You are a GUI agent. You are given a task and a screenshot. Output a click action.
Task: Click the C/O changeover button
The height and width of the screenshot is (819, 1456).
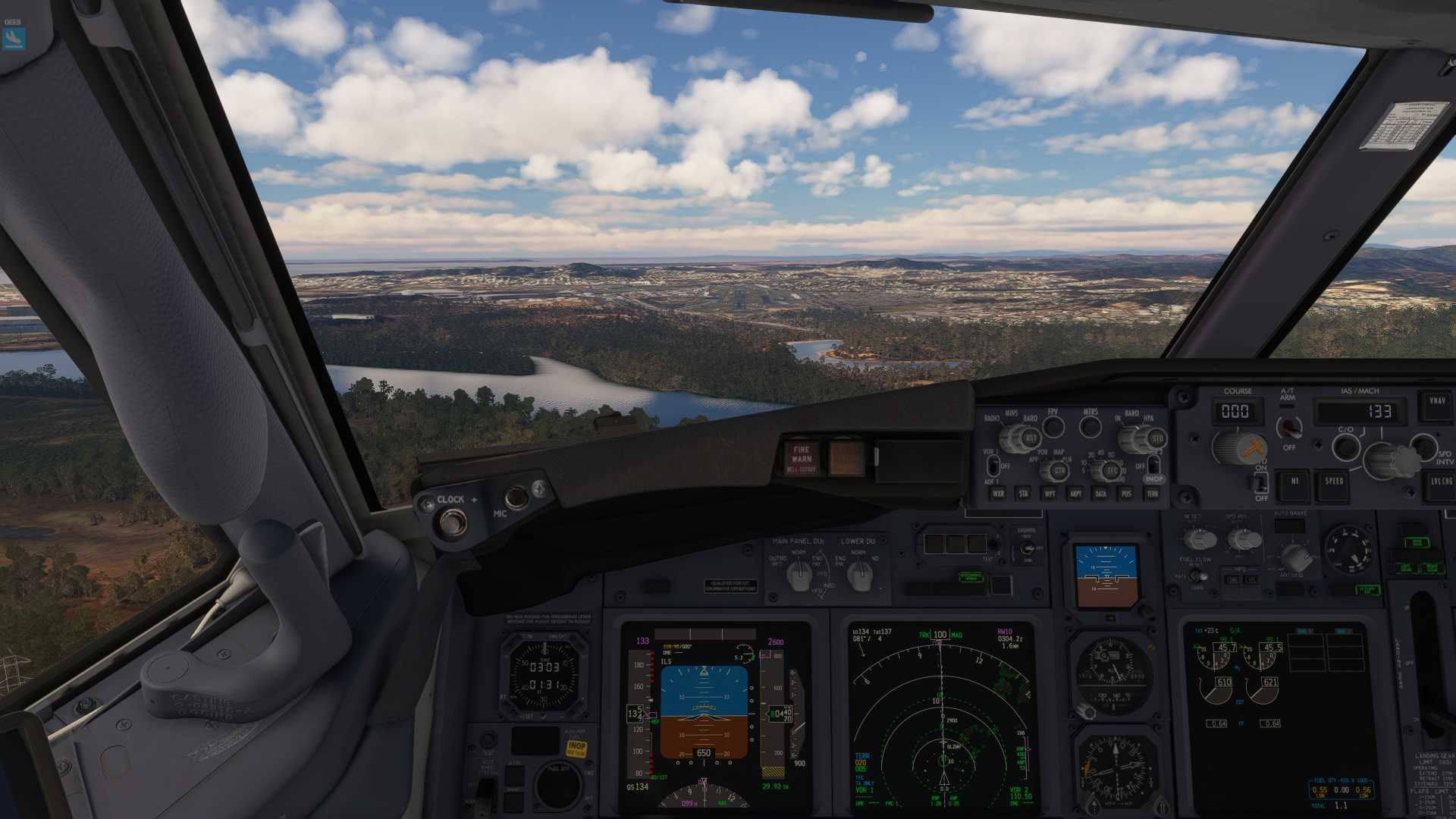click(1346, 447)
